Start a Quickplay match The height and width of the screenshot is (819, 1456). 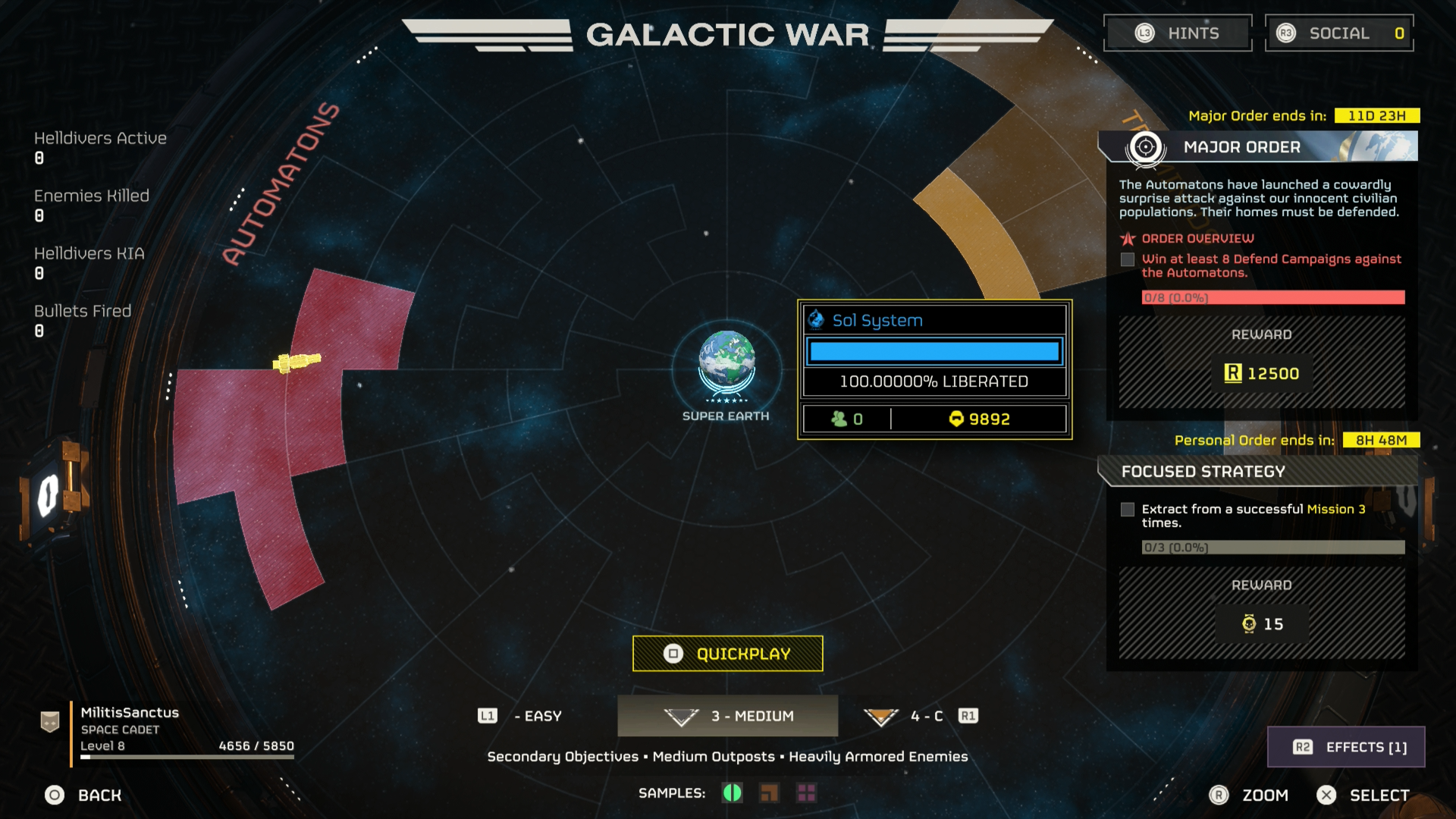pyautogui.click(x=728, y=654)
